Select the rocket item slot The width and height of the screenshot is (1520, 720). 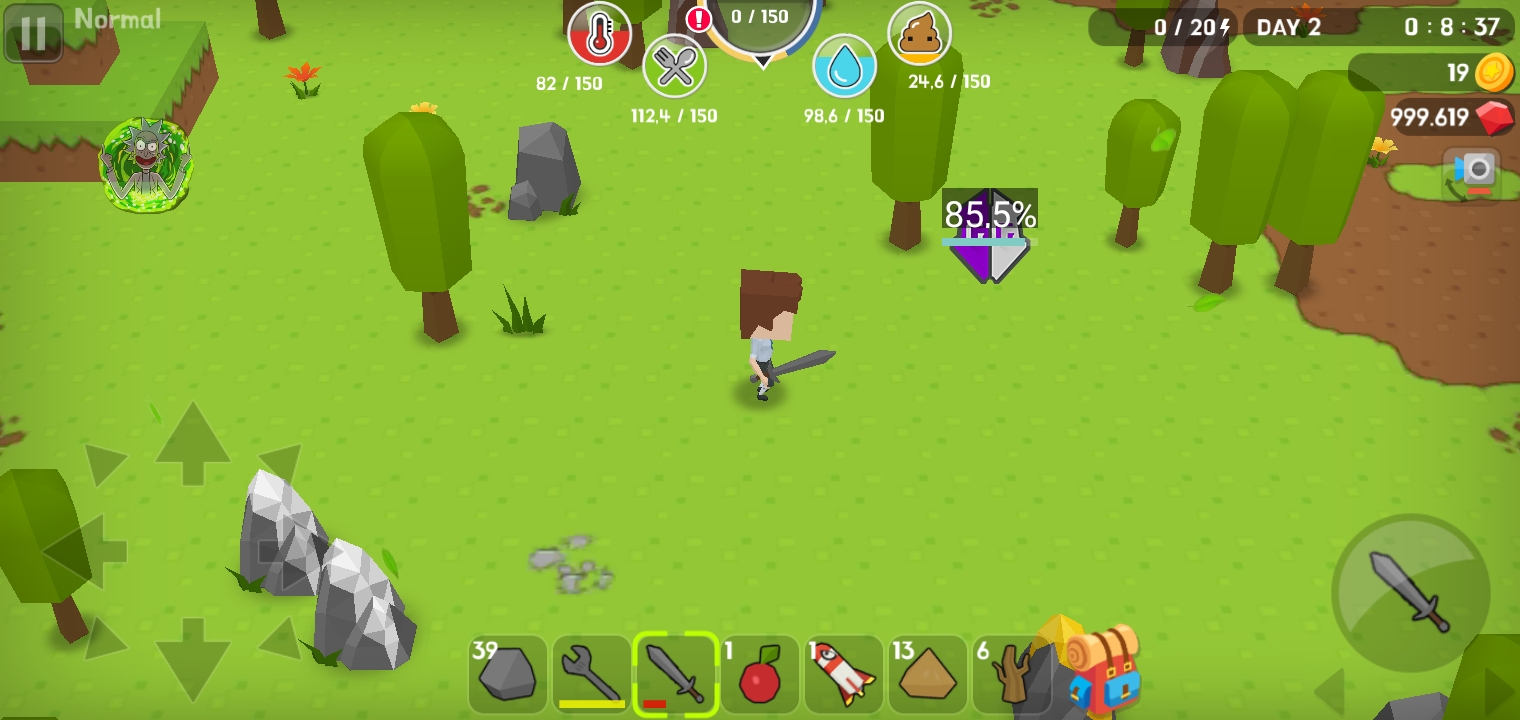844,674
